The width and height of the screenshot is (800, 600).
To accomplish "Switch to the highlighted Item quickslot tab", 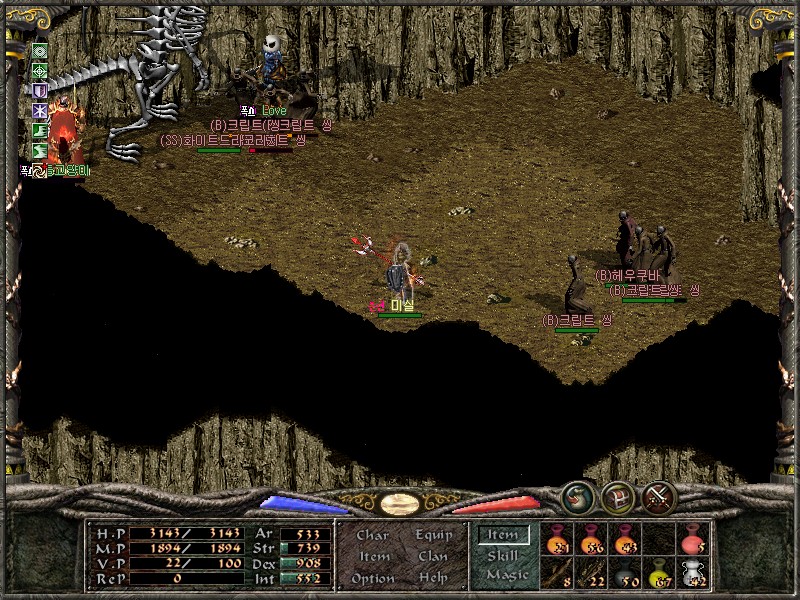I will click(503, 536).
